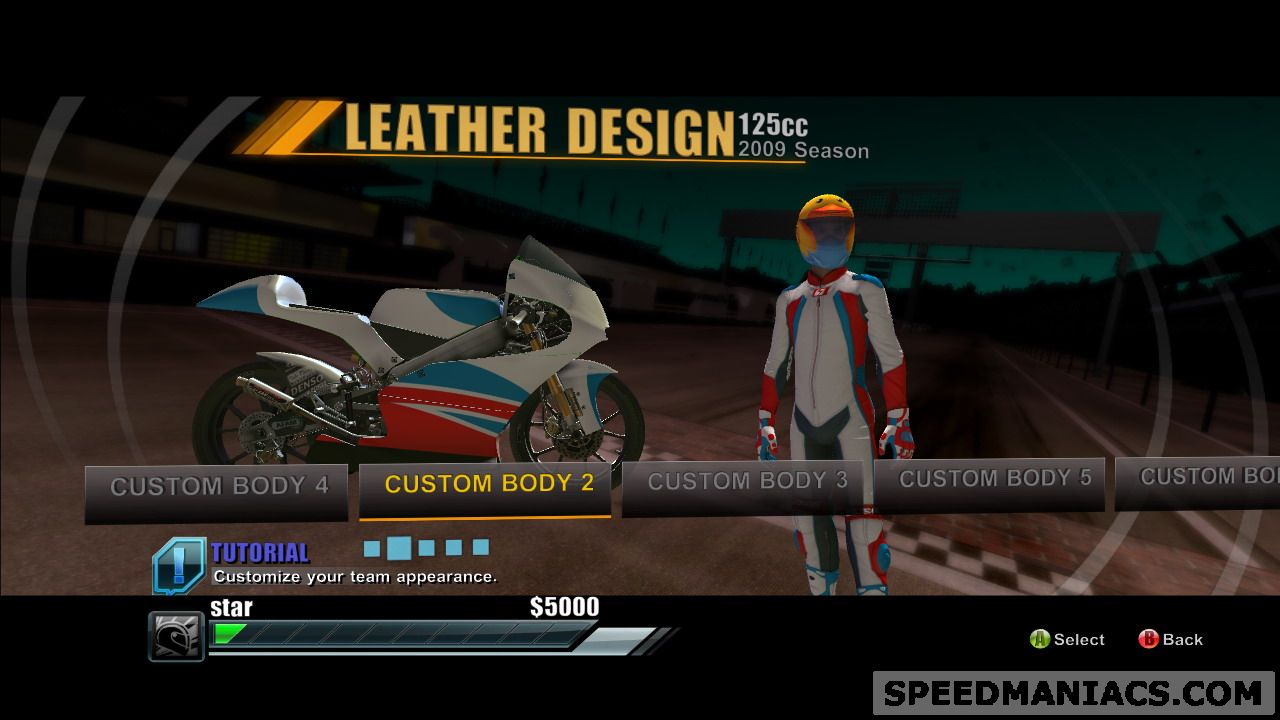Click the rider helmet profile icon
Viewport: 1280px width, 720px height.
(176, 636)
